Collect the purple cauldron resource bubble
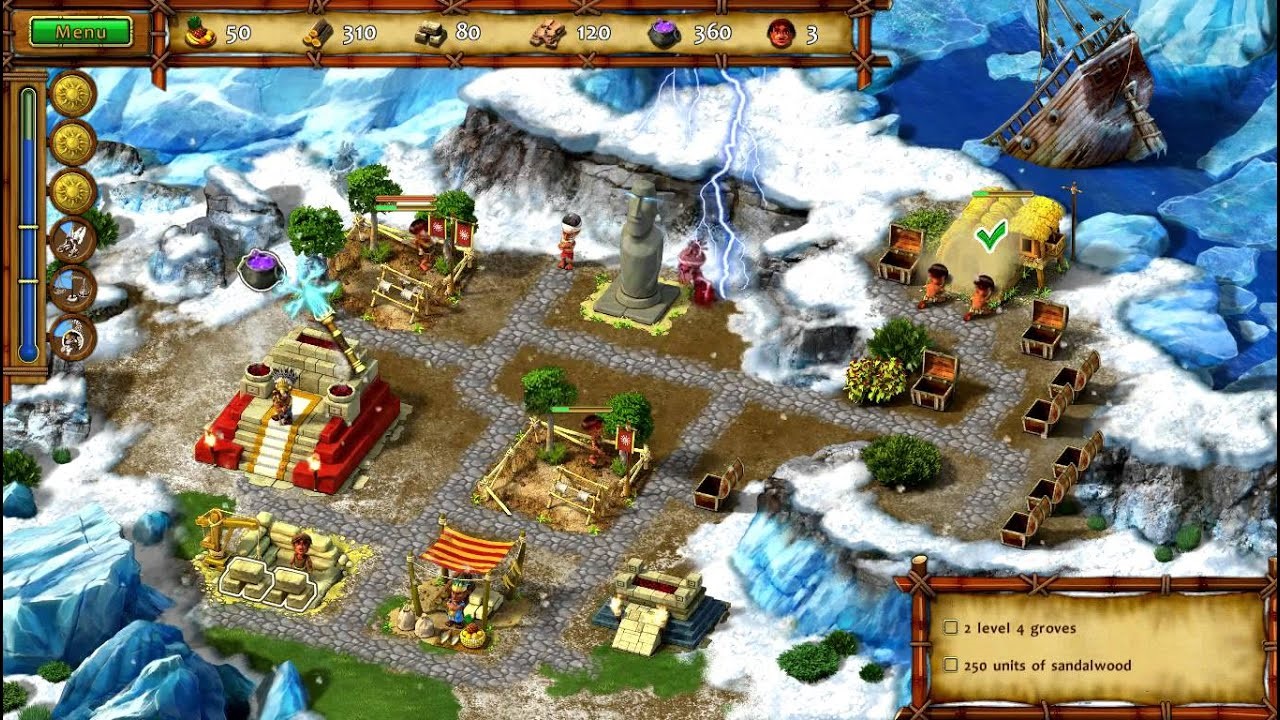The height and width of the screenshot is (720, 1280). 261,270
